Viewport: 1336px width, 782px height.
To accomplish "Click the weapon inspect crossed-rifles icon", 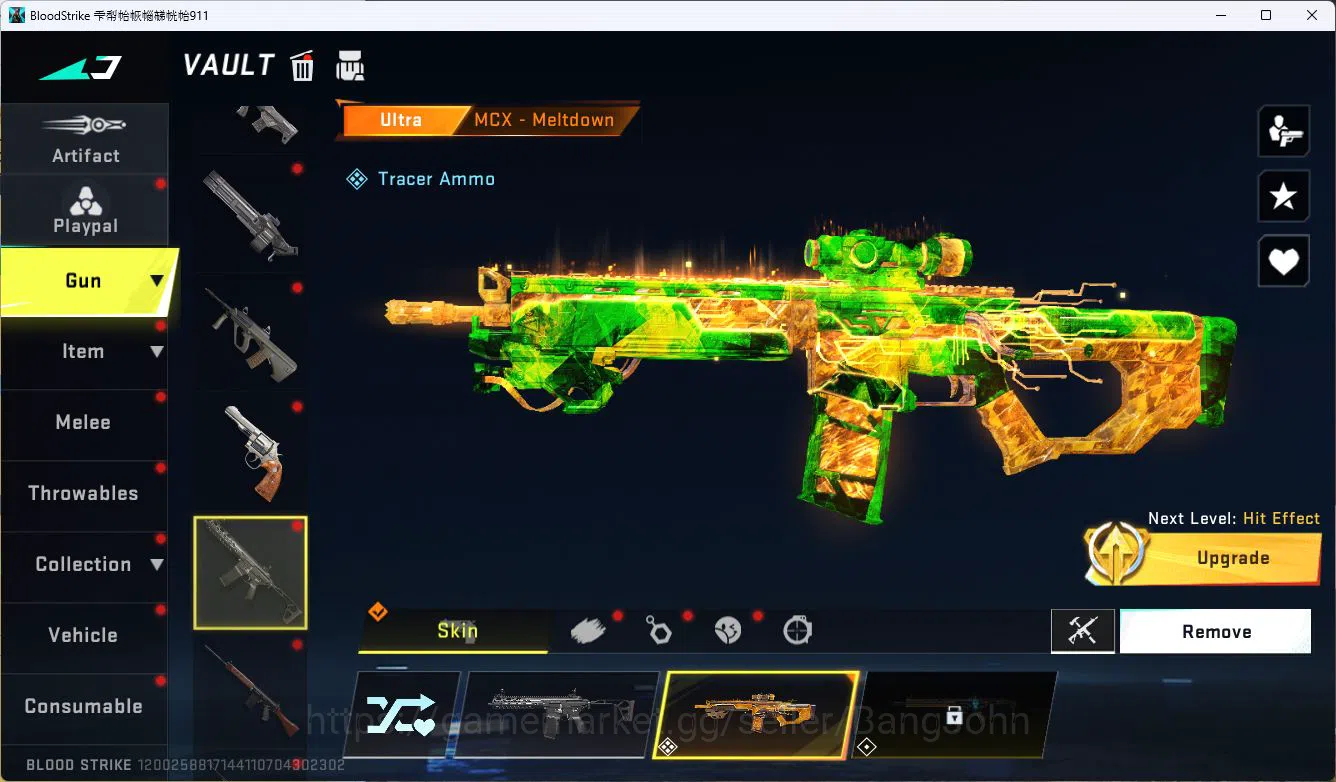I will [1083, 631].
